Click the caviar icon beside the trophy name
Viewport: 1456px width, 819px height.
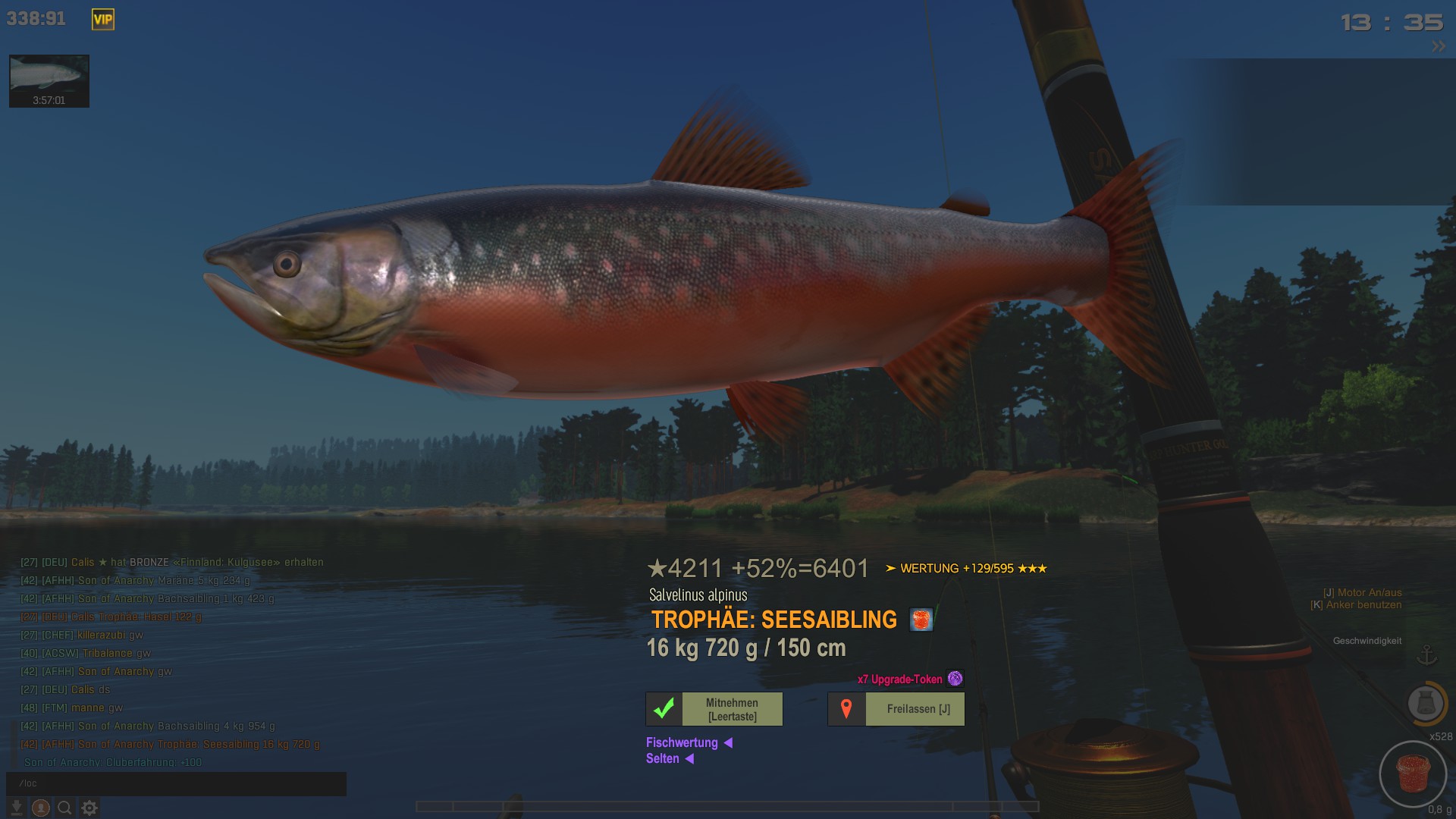[921, 620]
